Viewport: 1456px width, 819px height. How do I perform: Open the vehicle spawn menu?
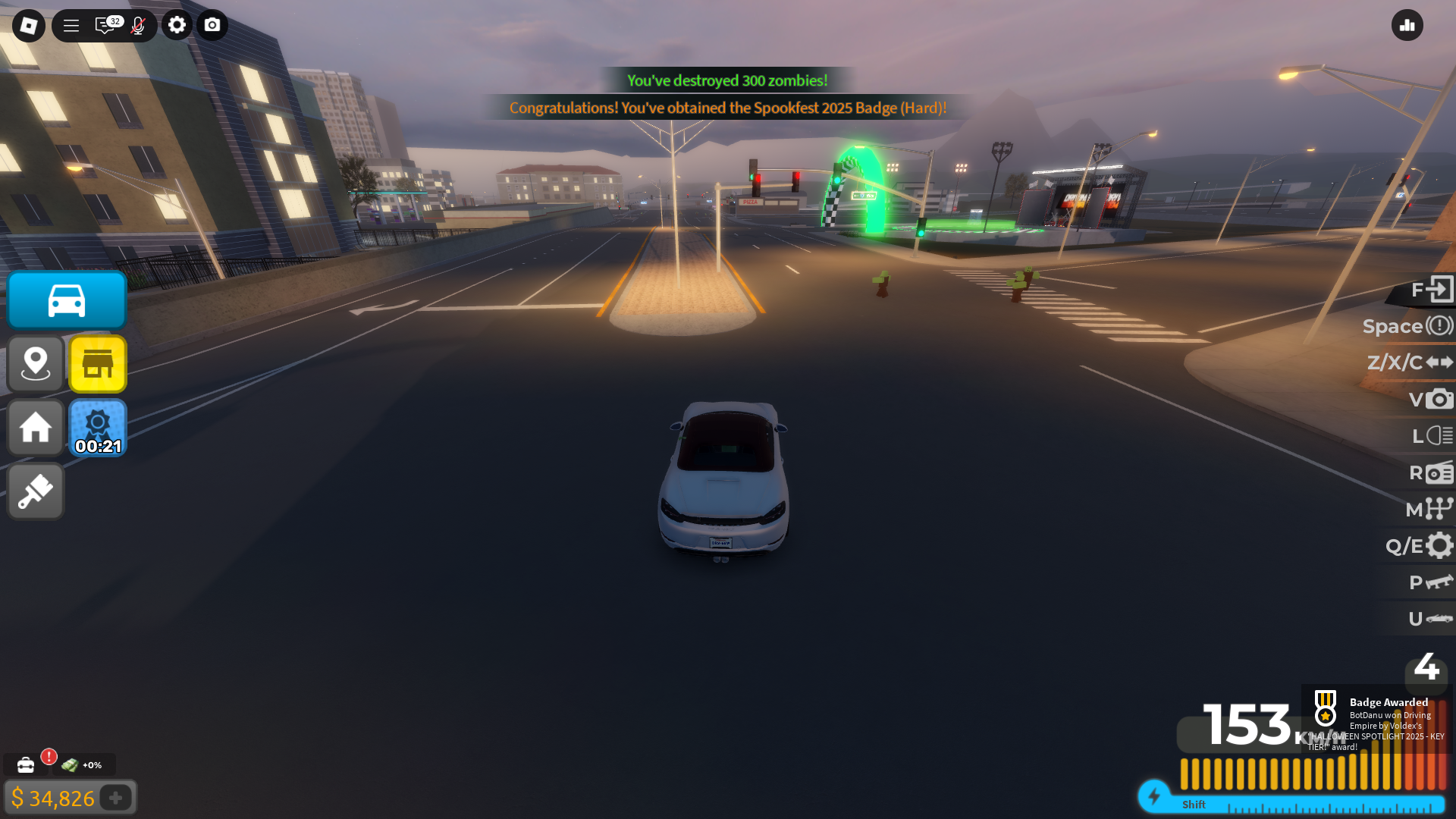(66, 300)
